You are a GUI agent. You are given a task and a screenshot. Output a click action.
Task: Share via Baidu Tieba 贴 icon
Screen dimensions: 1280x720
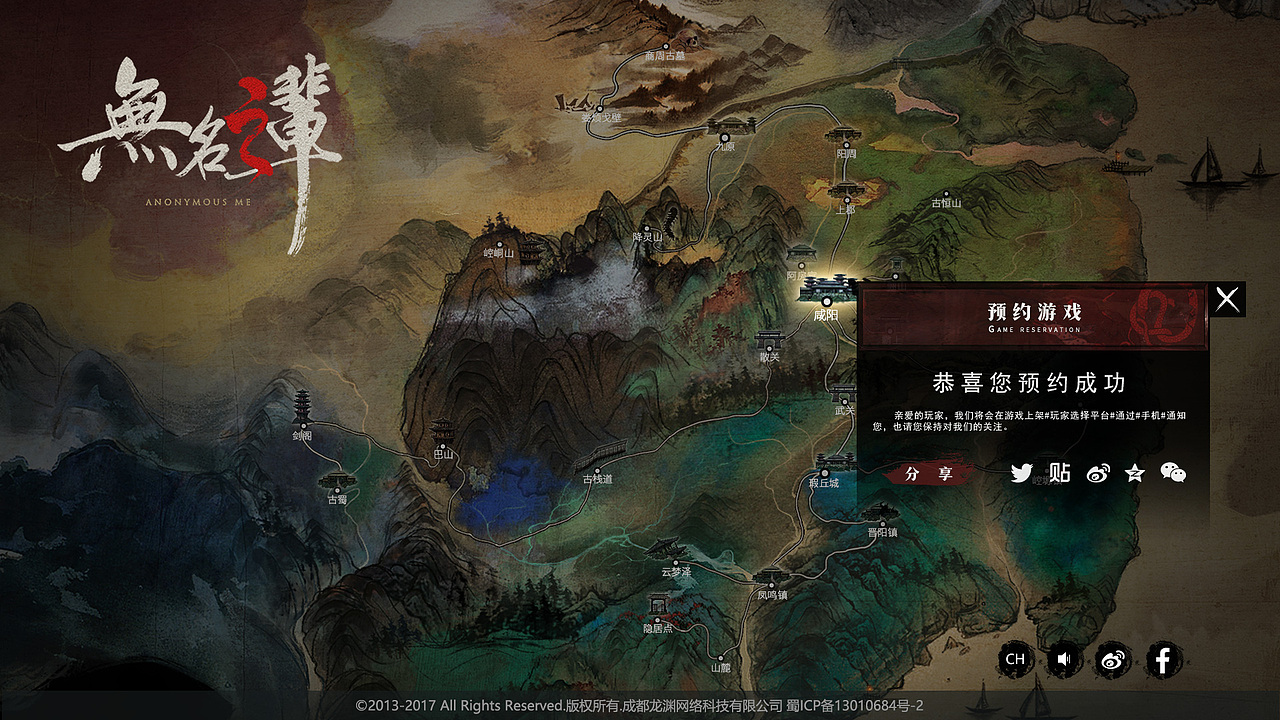pos(1059,473)
